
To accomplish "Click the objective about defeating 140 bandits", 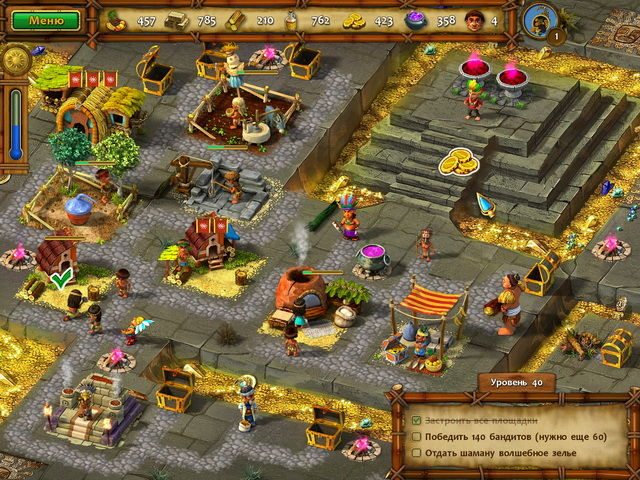I will point(505,436).
